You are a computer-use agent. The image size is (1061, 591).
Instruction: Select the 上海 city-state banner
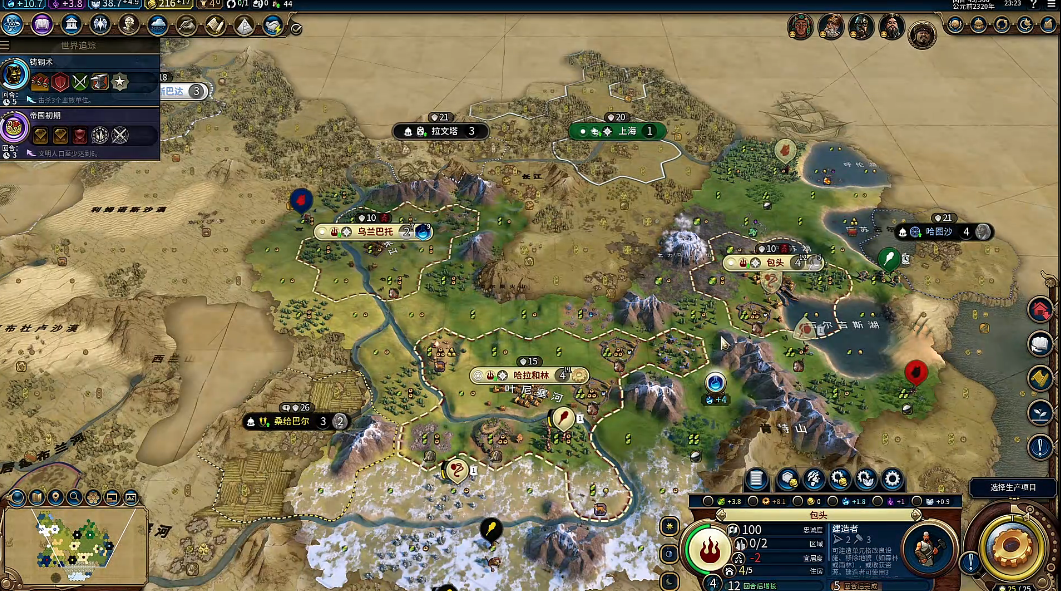[618, 131]
